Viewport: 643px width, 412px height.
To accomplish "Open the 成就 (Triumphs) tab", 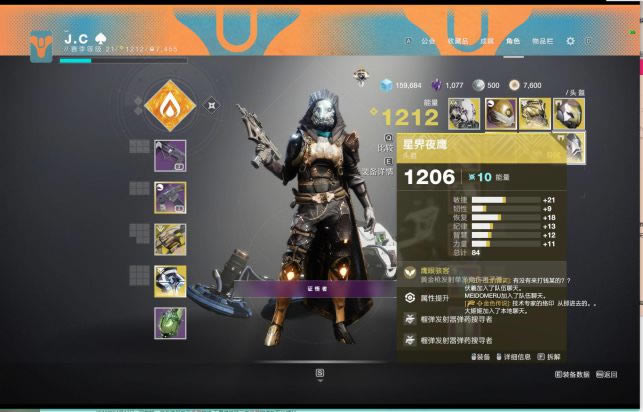I will (486, 41).
